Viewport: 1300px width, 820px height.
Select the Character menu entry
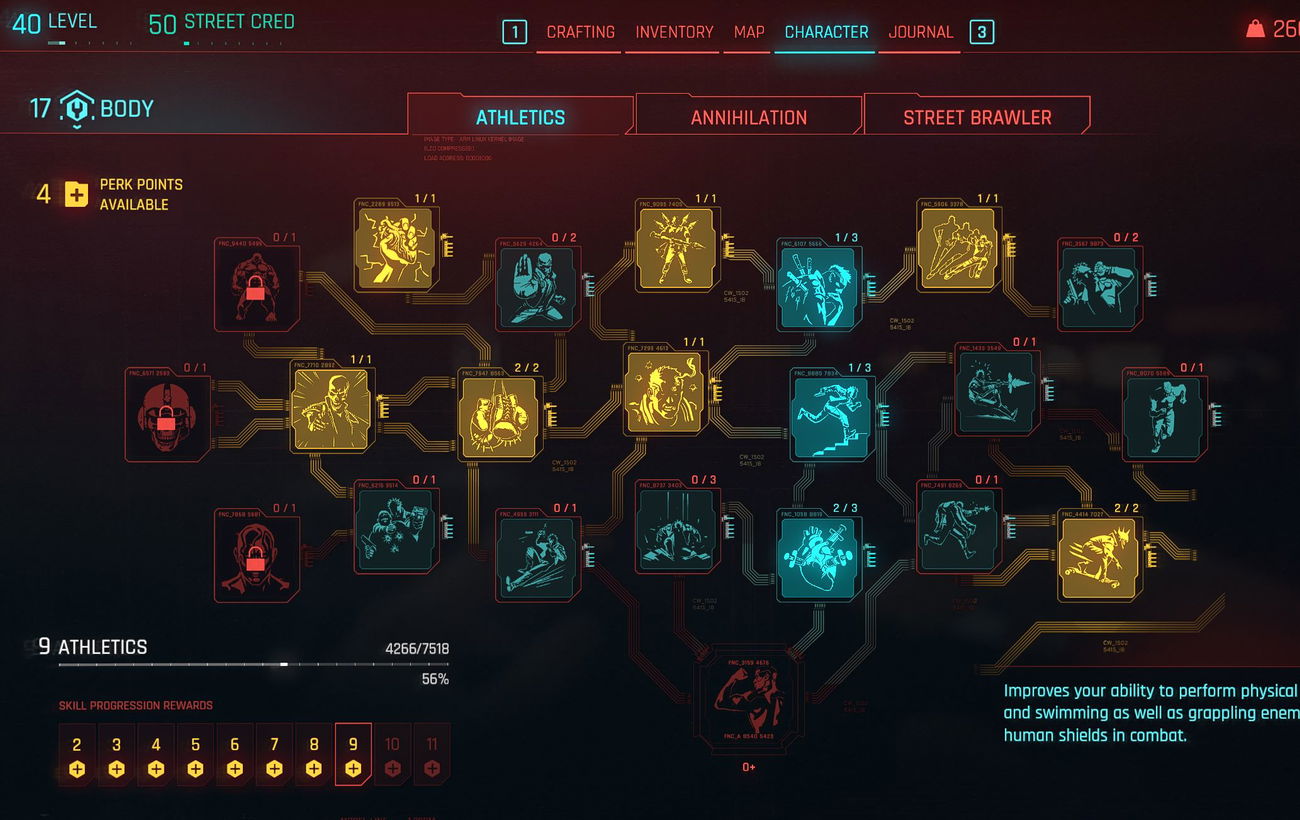(826, 32)
